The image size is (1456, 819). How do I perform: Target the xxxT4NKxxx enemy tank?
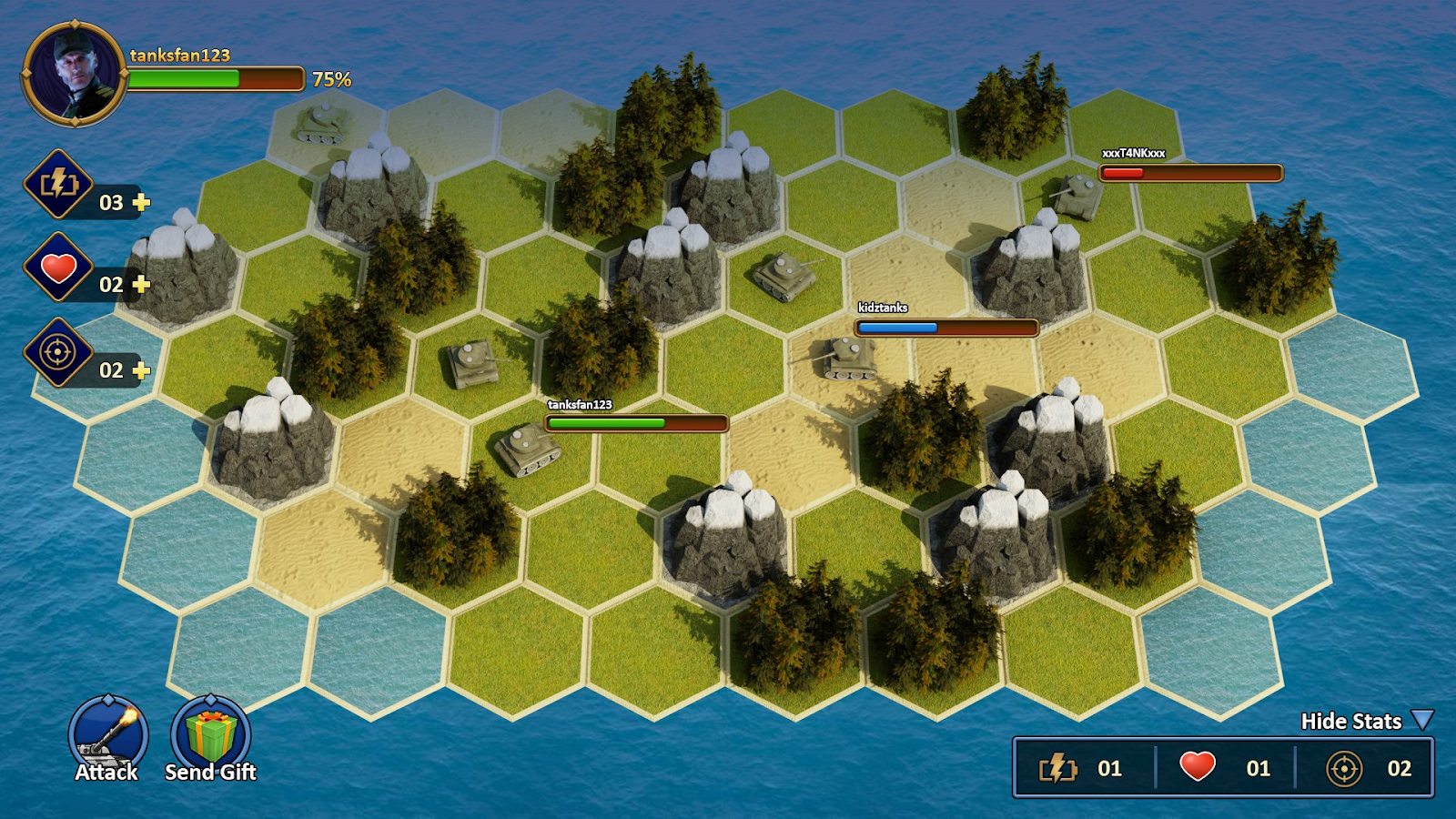(x=1077, y=194)
